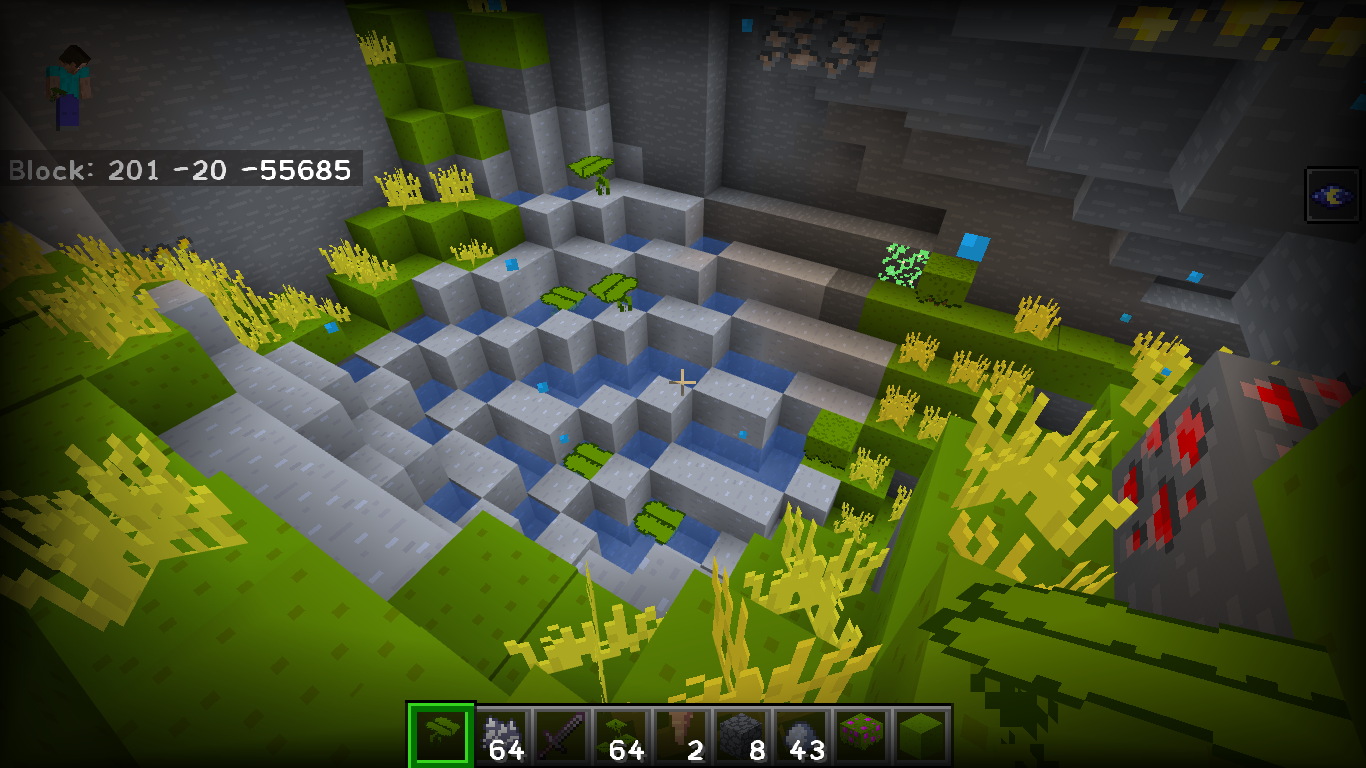Click the night vision status effect icon
Image resolution: width=1366 pixels, height=768 pixels.
coord(1333,195)
